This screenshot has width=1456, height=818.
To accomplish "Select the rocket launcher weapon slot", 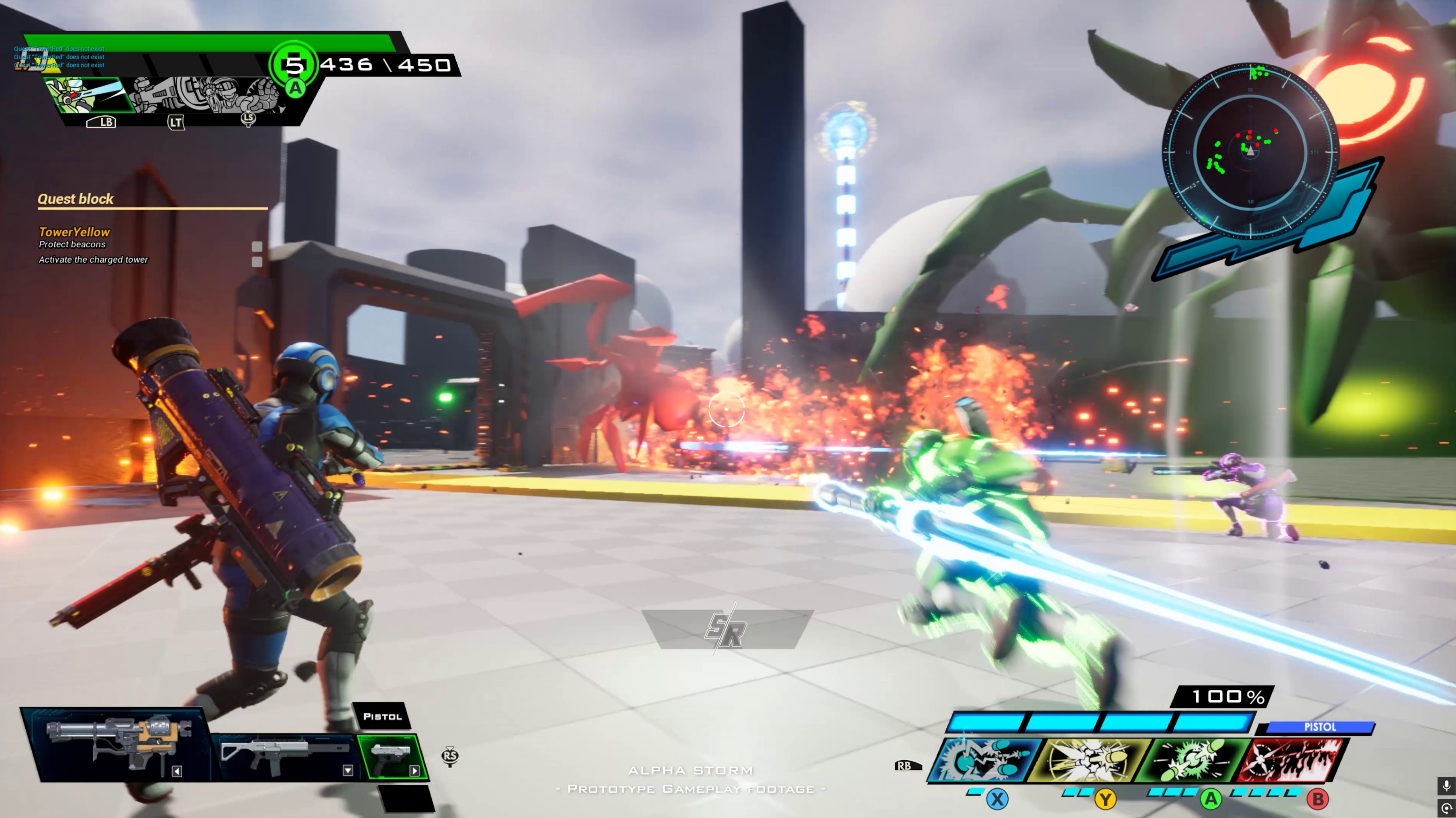I will pos(120,745).
